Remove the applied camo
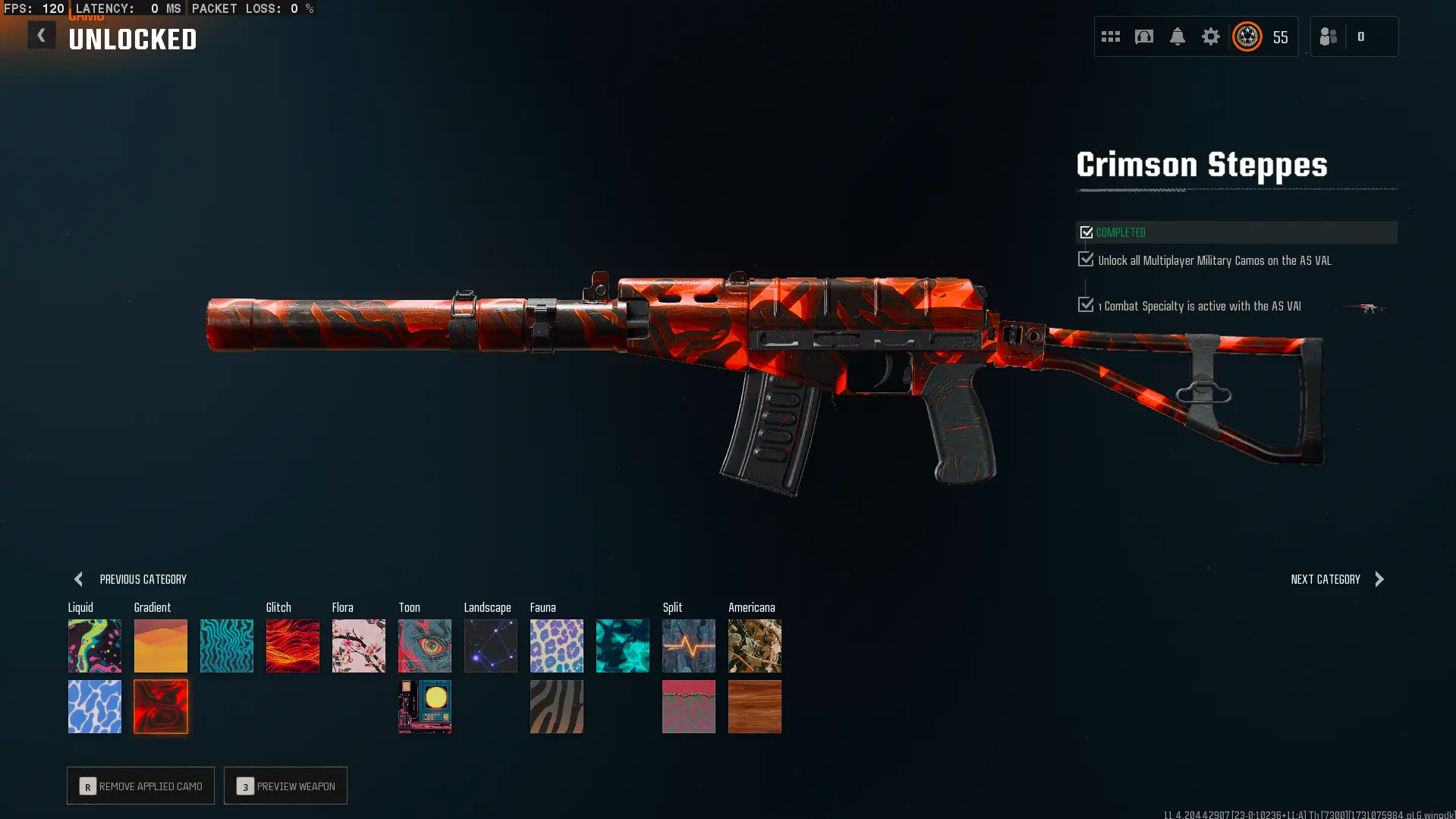This screenshot has height=819, width=1456. [140, 786]
